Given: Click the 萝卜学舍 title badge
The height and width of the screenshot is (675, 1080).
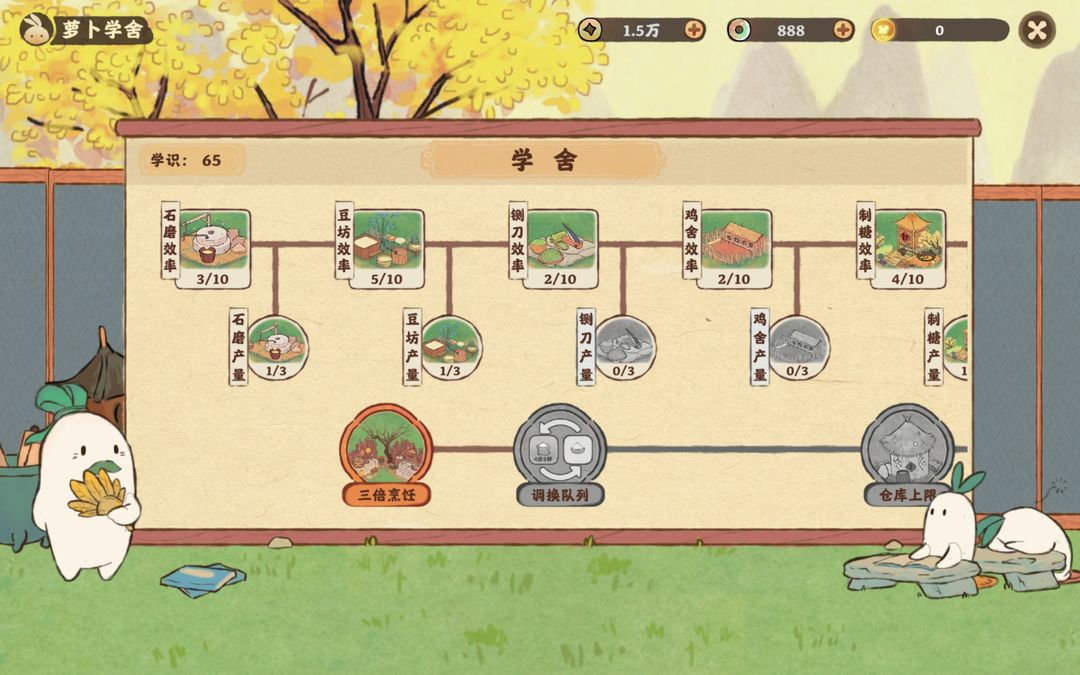Looking at the screenshot, I should click(x=86, y=30).
